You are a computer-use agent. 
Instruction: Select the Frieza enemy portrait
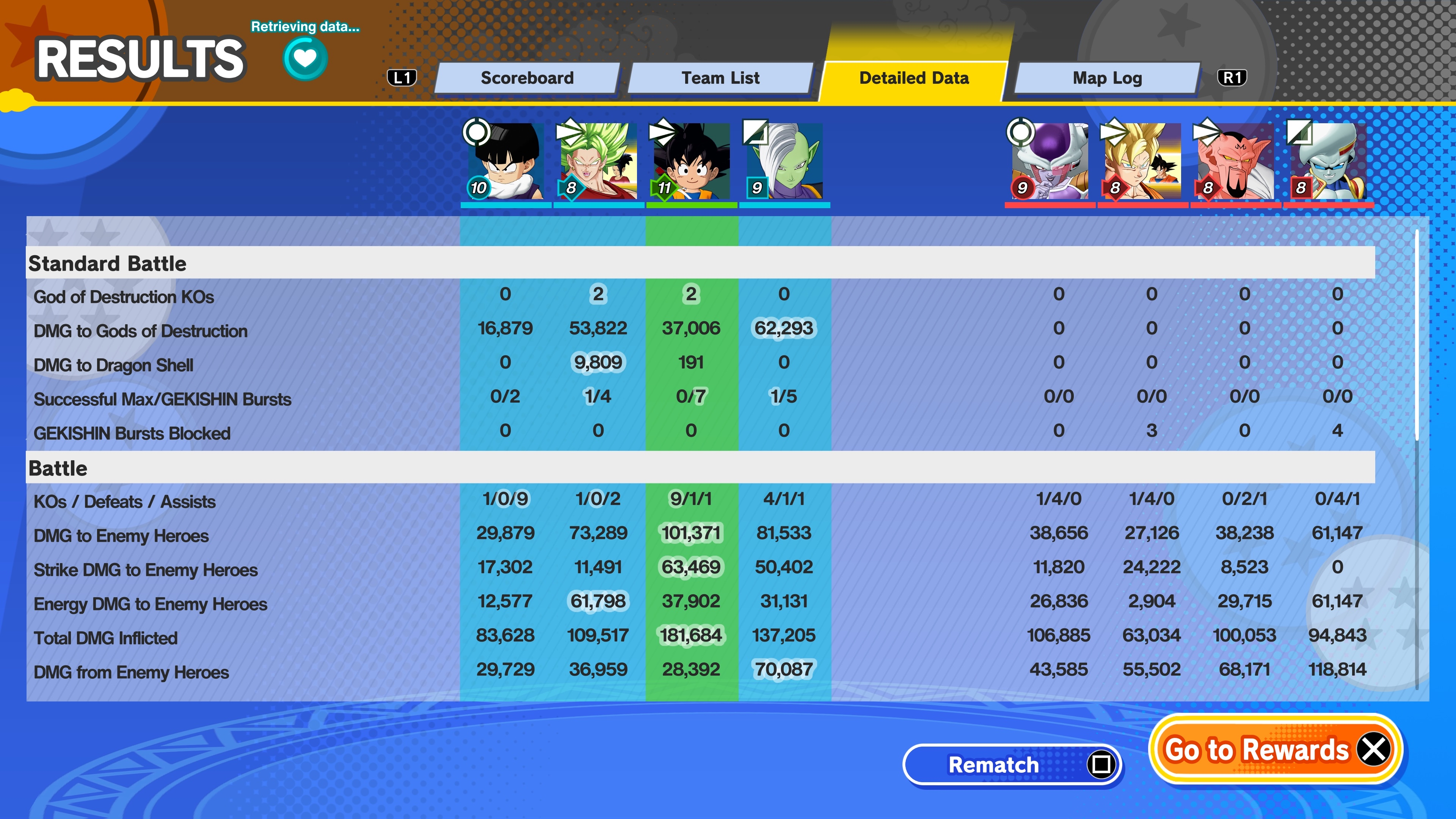pyautogui.click(x=1050, y=162)
